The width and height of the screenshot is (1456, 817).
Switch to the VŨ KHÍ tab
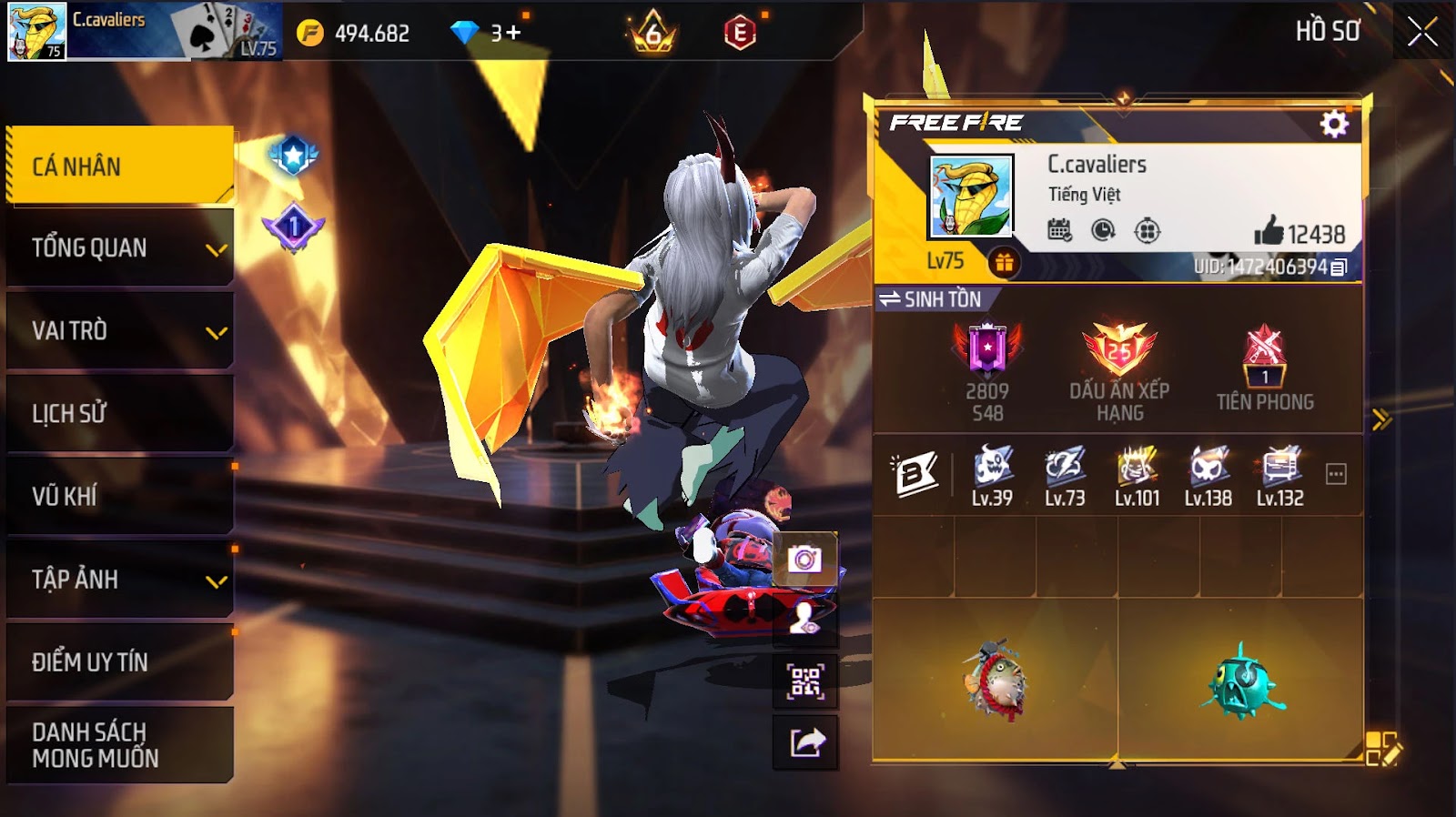pyautogui.click(x=118, y=497)
